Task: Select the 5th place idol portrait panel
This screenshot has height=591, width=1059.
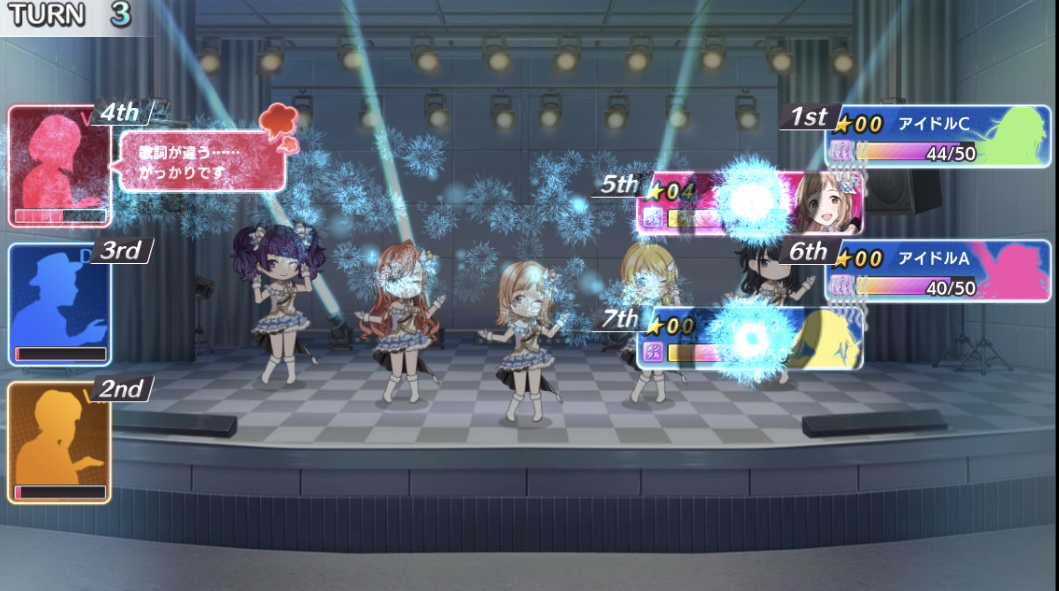Action: pyautogui.click(x=748, y=203)
